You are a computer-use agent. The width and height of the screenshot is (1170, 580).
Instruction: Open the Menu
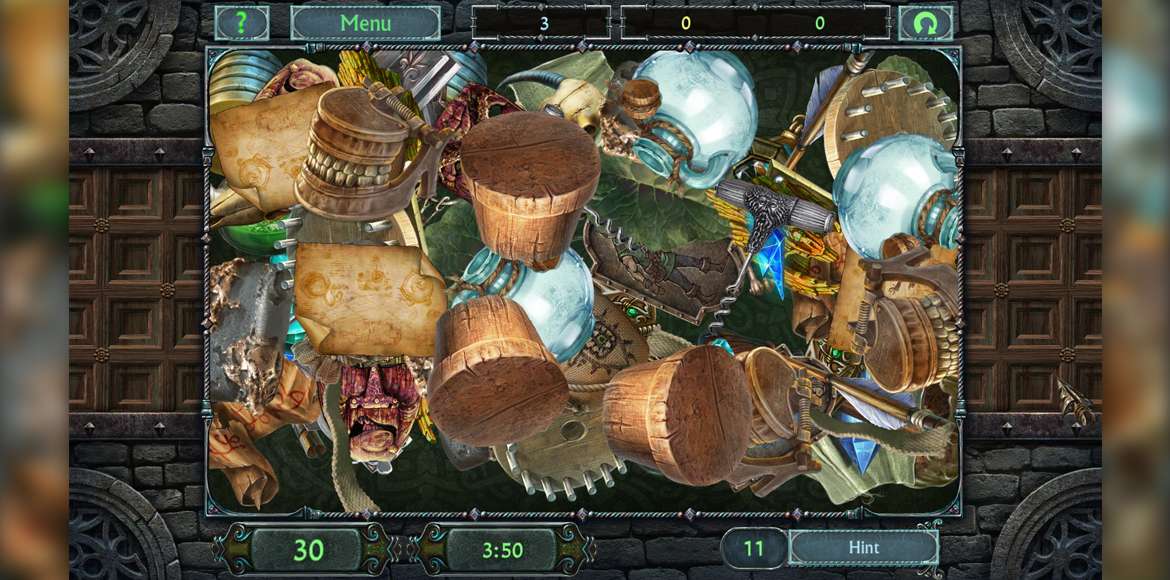coord(365,22)
